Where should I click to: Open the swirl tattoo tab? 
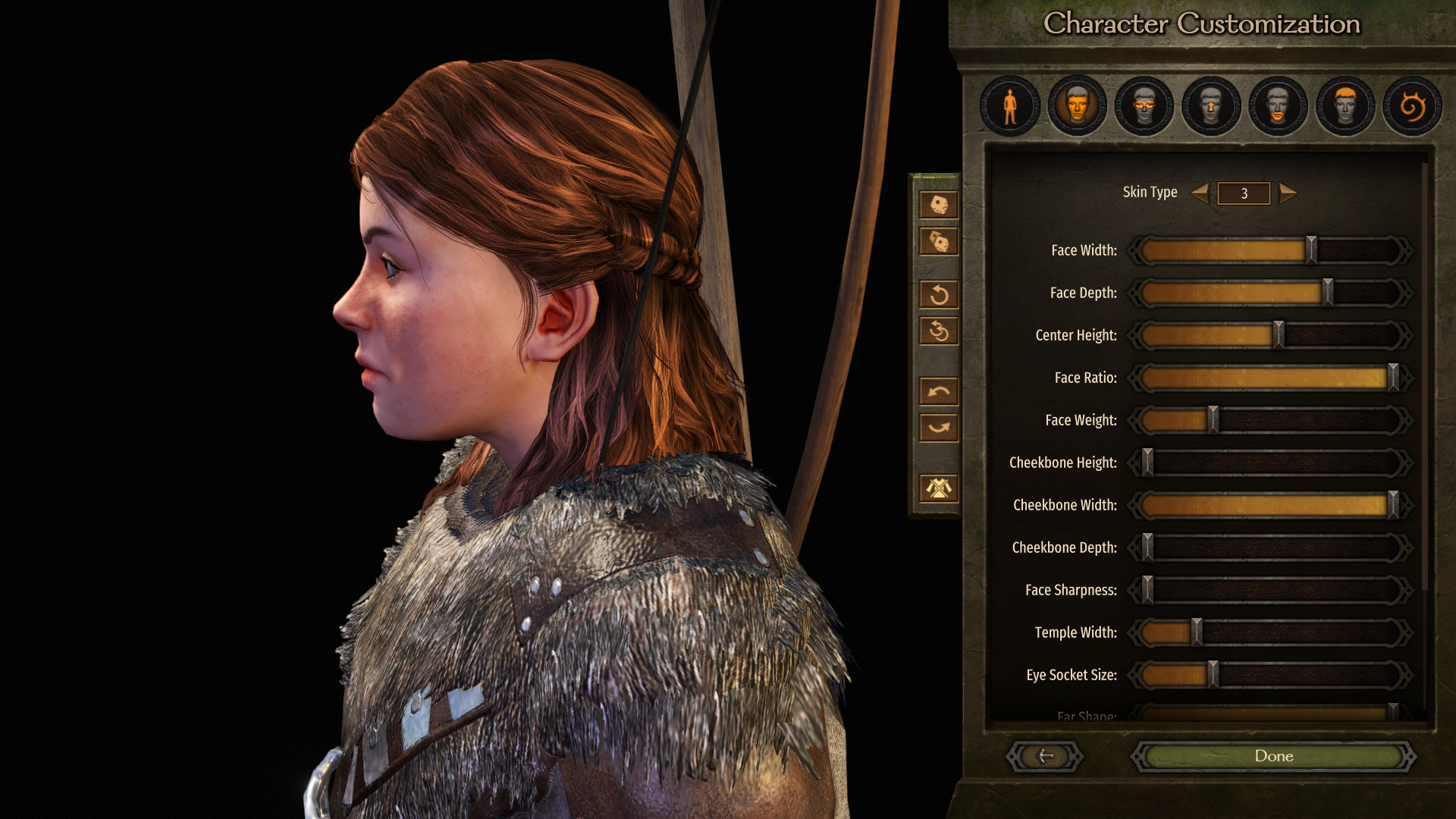pyautogui.click(x=1411, y=106)
